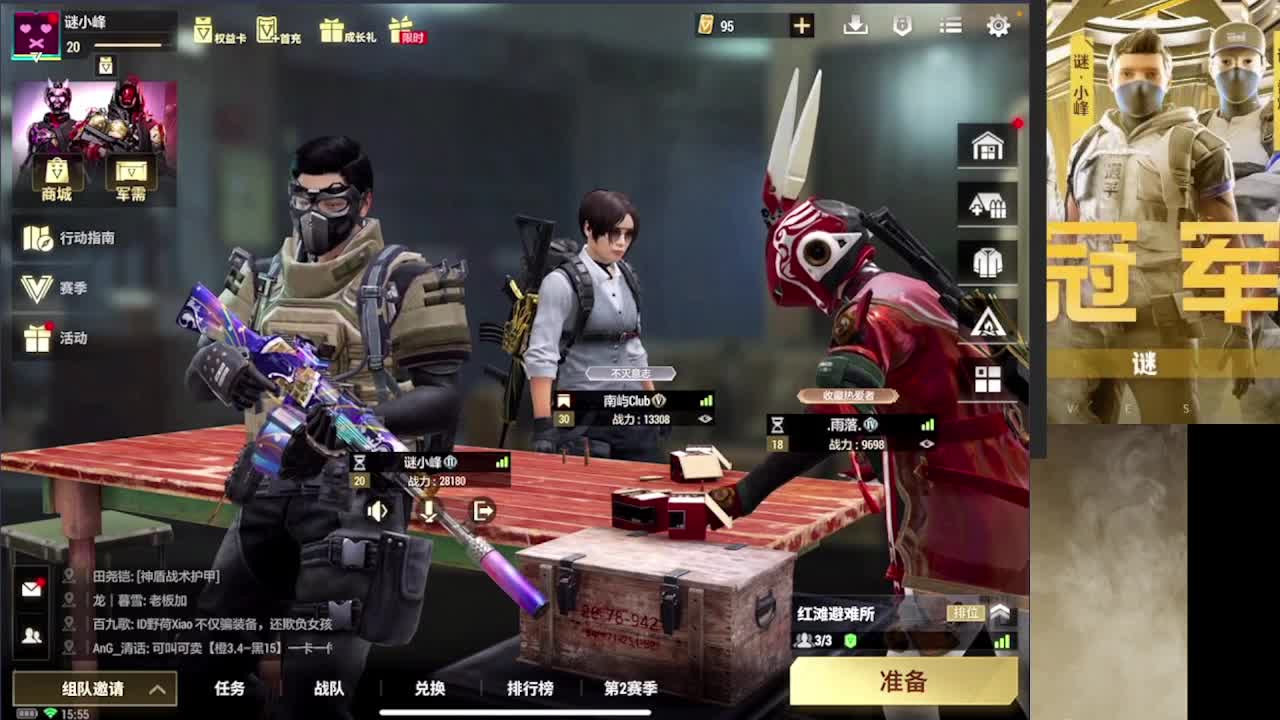Switch to the 任务 tab
Viewport: 1280px width, 720px height.
(x=229, y=689)
